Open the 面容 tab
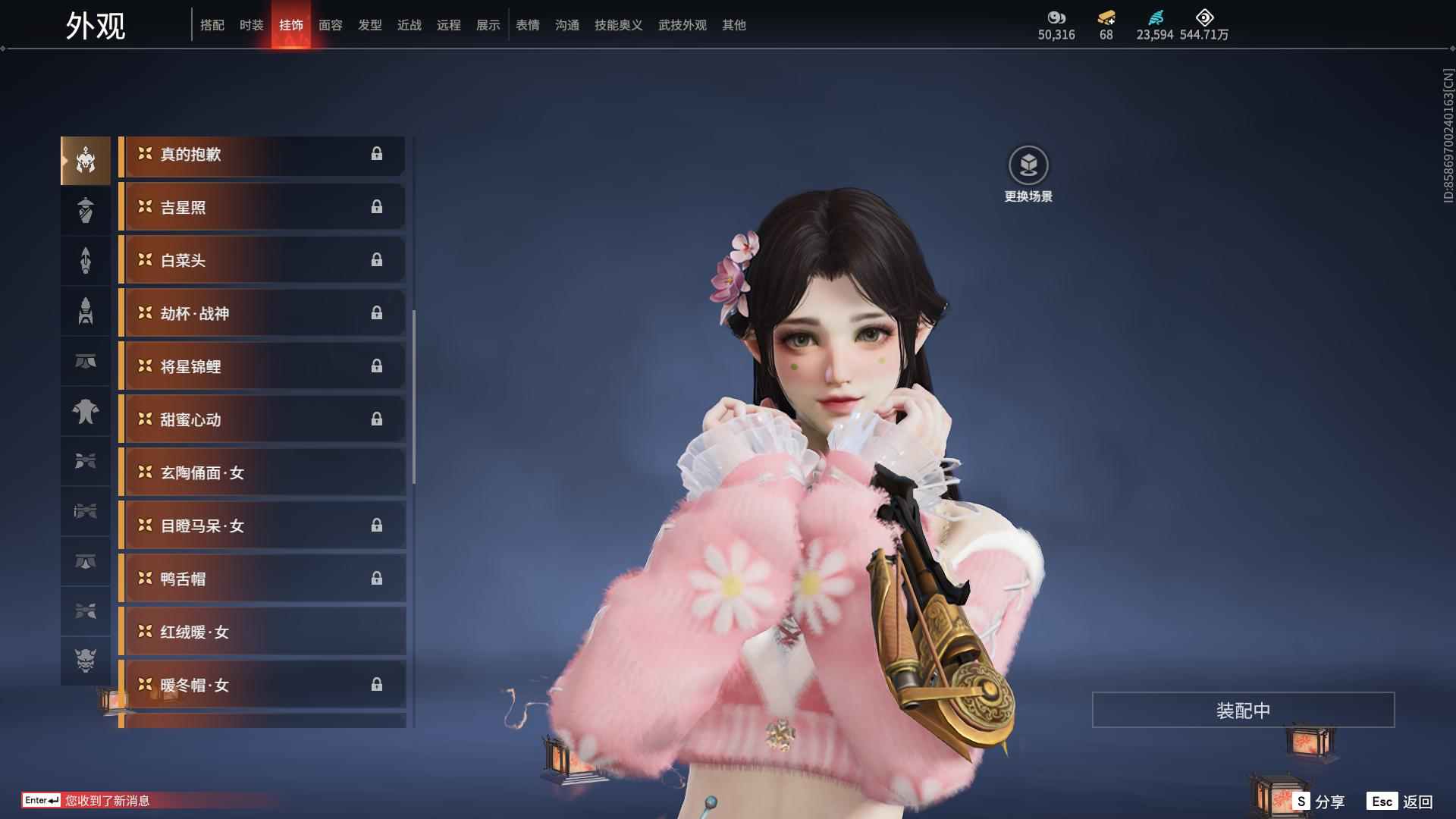This screenshot has height=819, width=1456. point(330,25)
